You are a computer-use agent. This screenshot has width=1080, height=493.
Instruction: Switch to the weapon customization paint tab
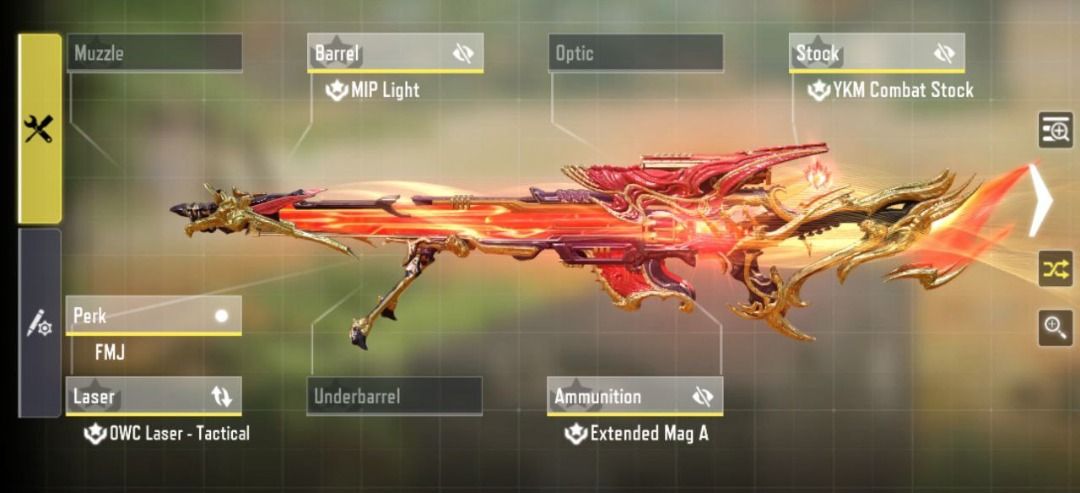coord(39,323)
